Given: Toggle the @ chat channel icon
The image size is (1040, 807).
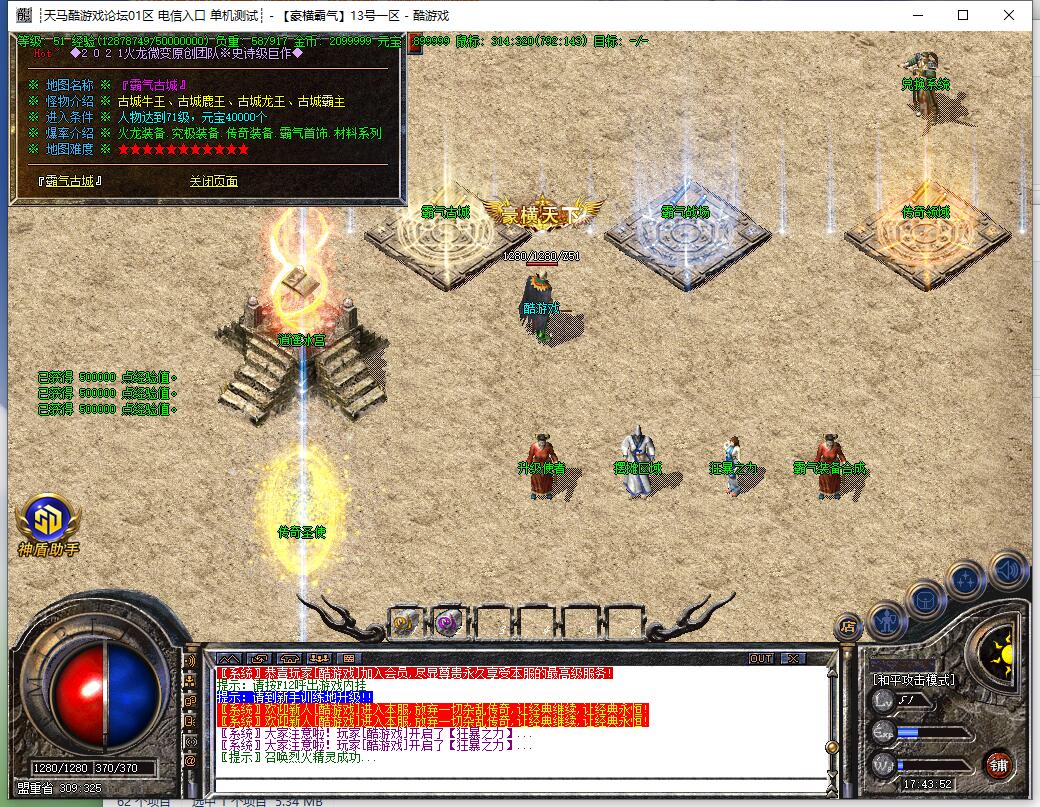Looking at the screenshot, I should coord(190,760).
